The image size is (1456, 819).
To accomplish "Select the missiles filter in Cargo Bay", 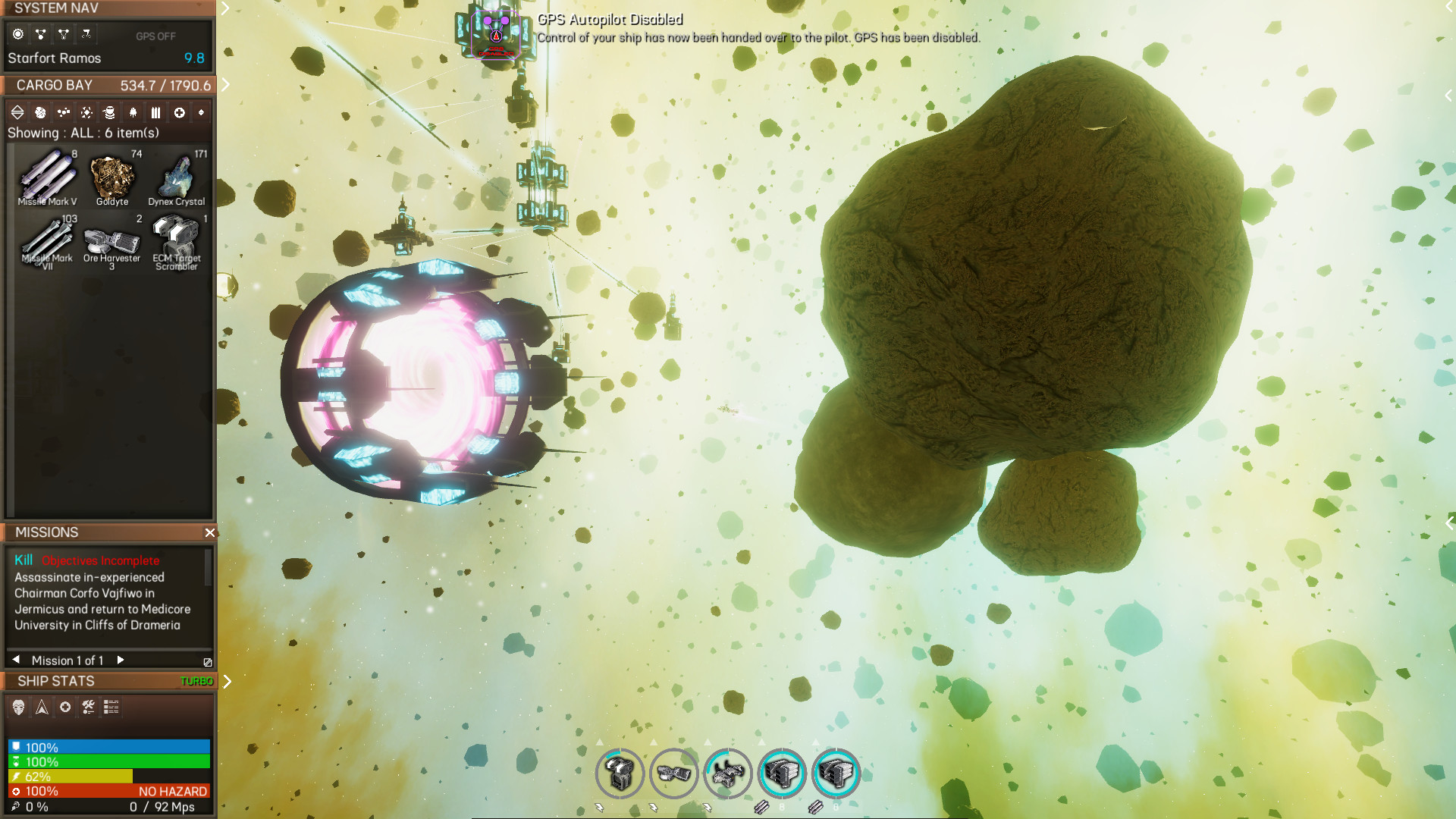I will coord(155,112).
